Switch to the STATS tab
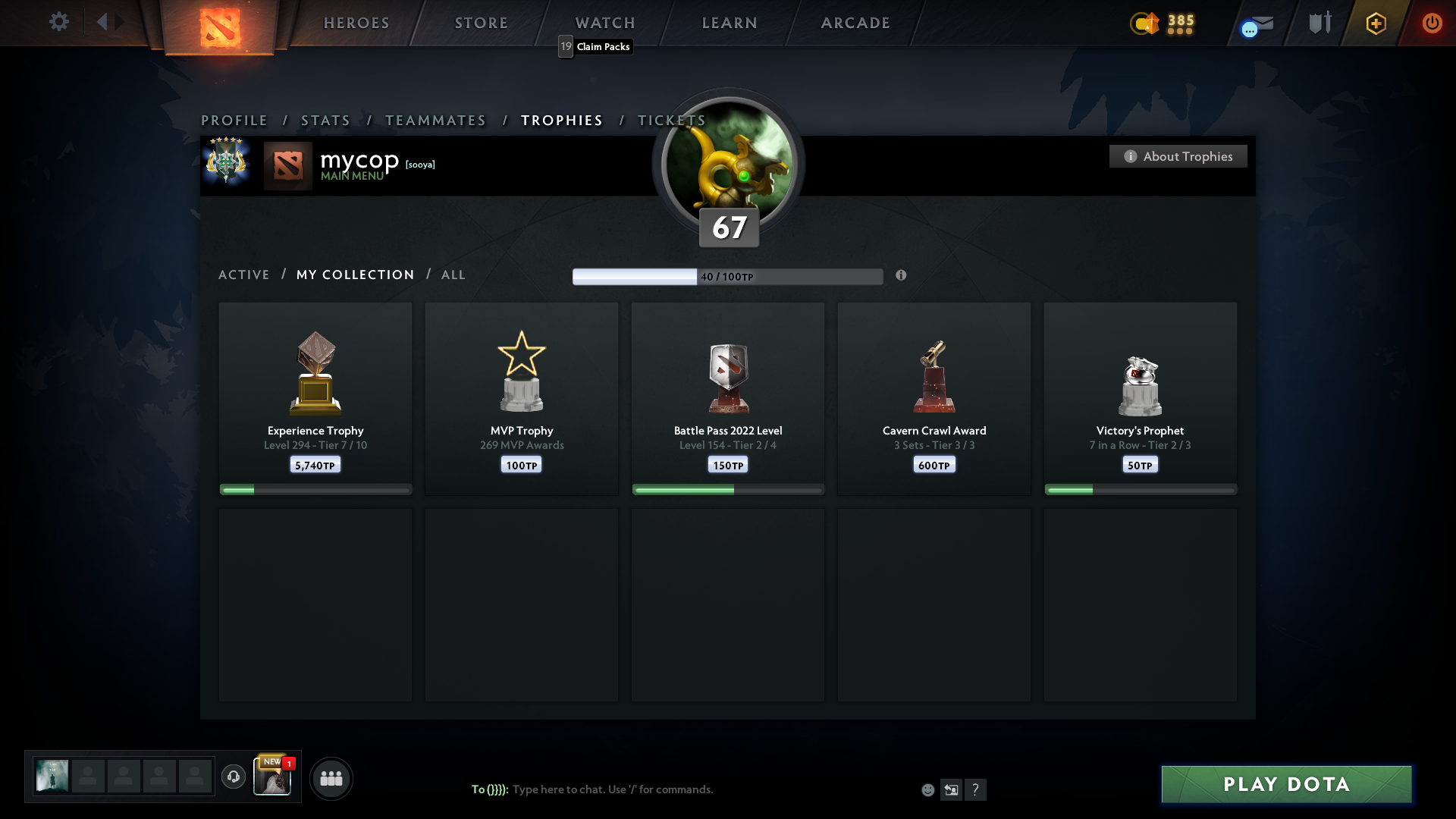This screenshot has height=819, width=1456. (325, 121)
